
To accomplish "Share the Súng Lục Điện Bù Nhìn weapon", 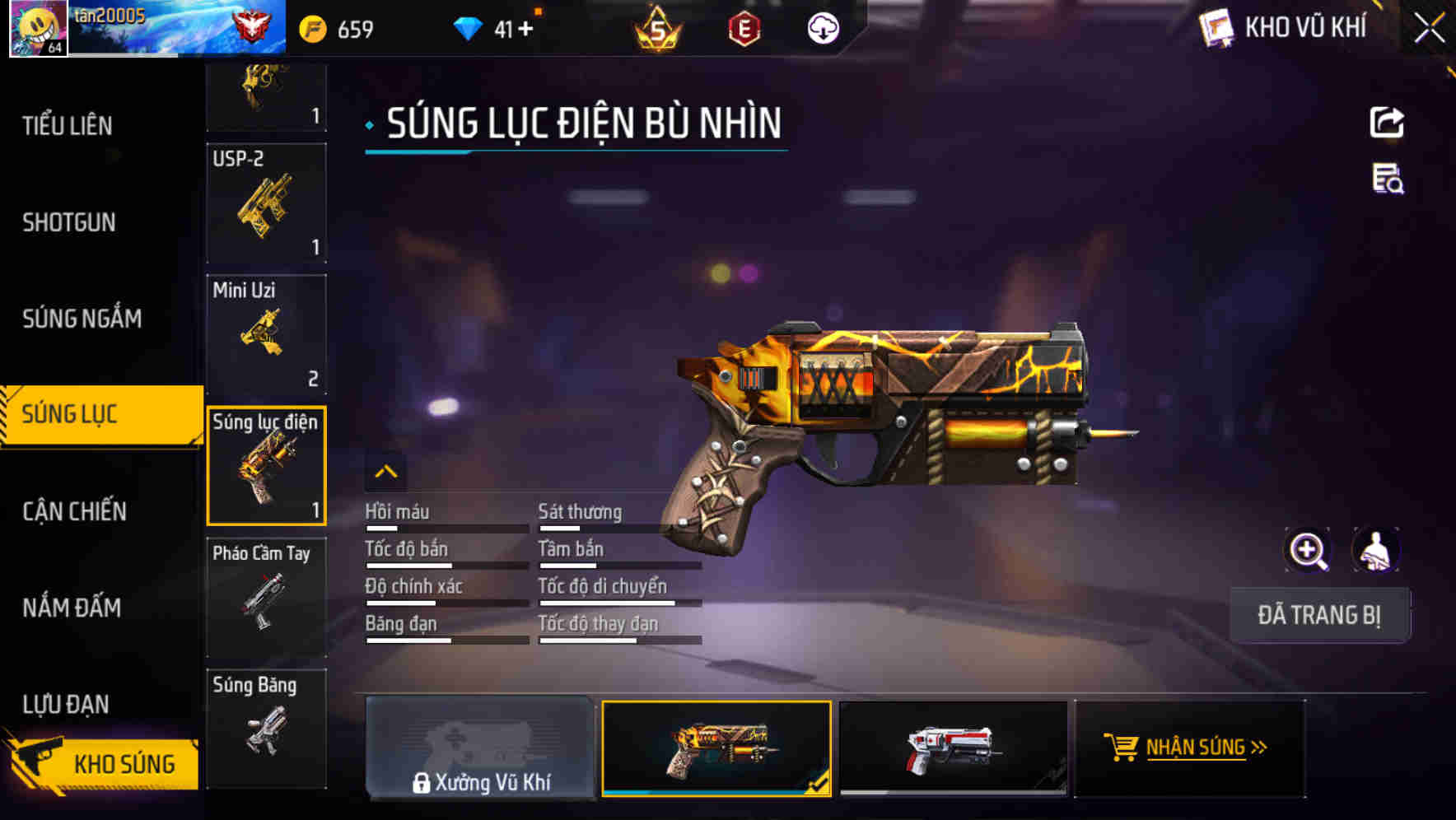I will click(1388, 122).
